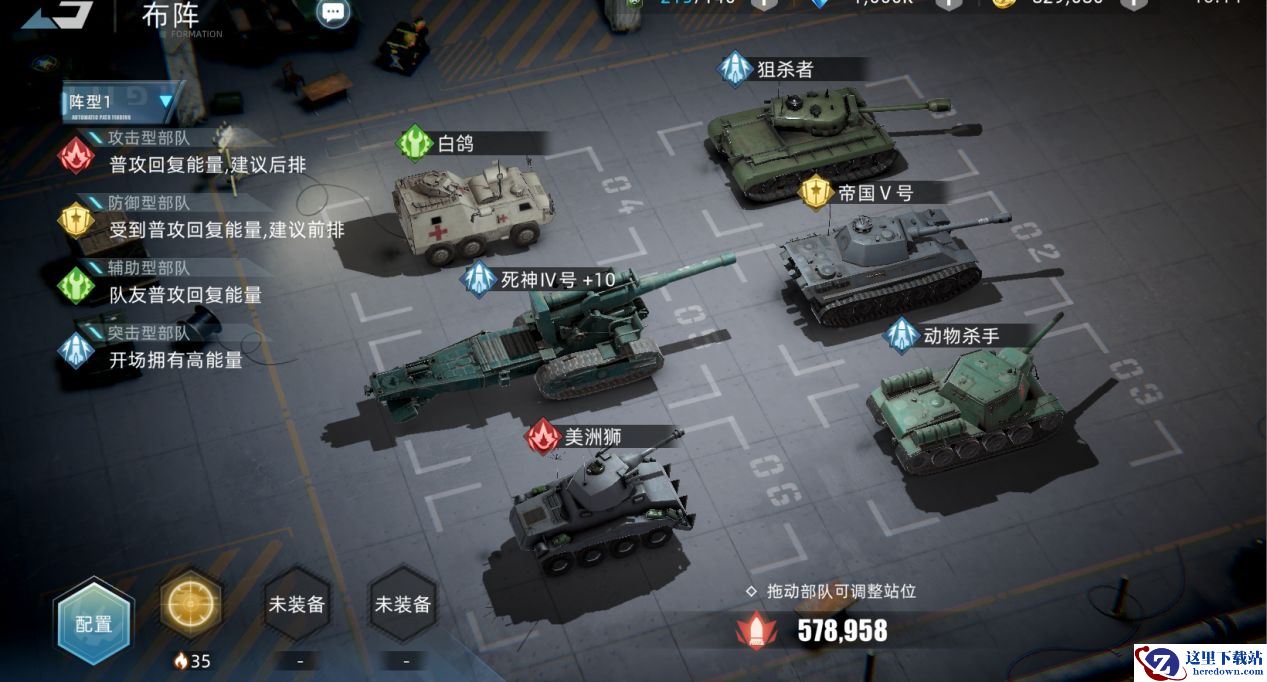Add more blue diamonds with plus button
Image resolution: width=1267 pixels, height=682 pixels.
pyautogui.click(x=948, y=3)
